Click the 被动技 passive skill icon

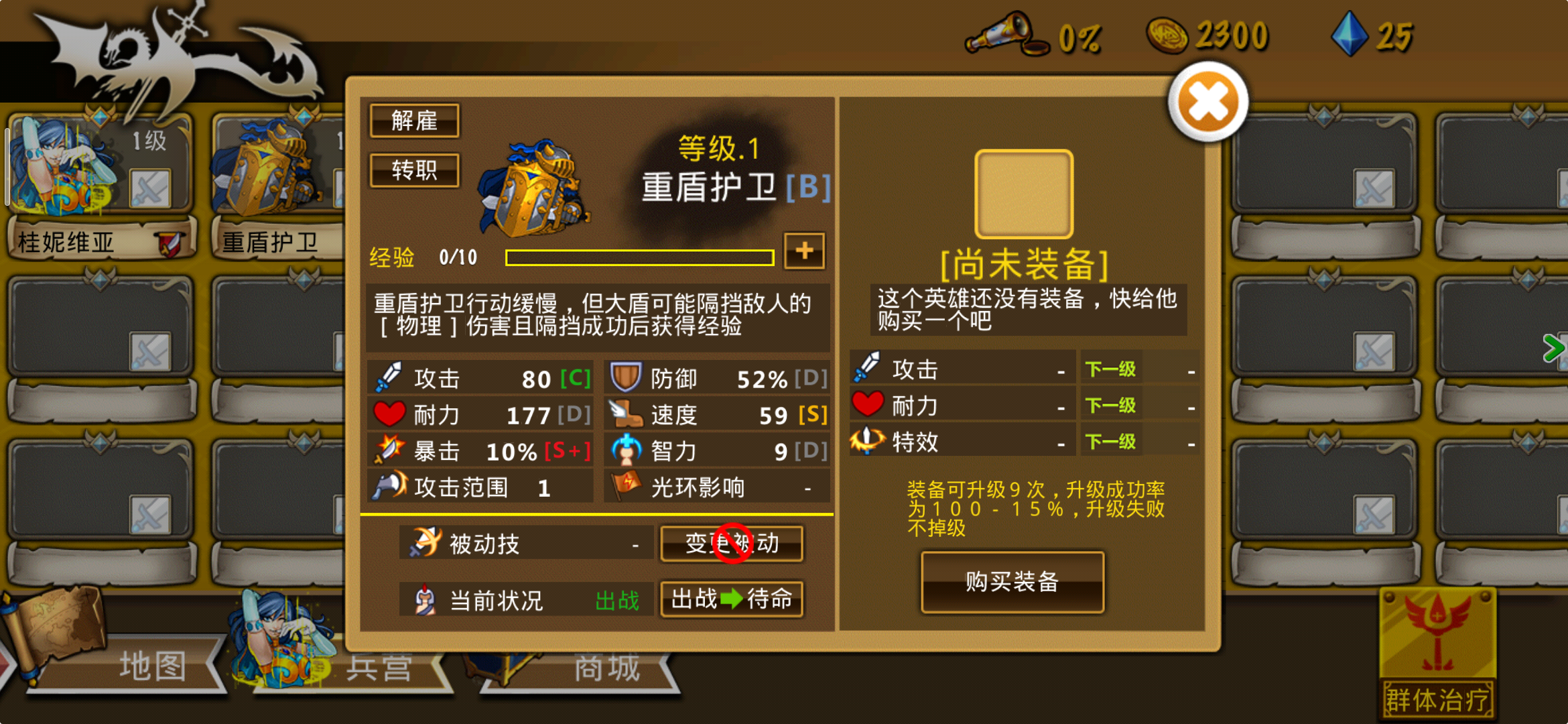point(425,543)
